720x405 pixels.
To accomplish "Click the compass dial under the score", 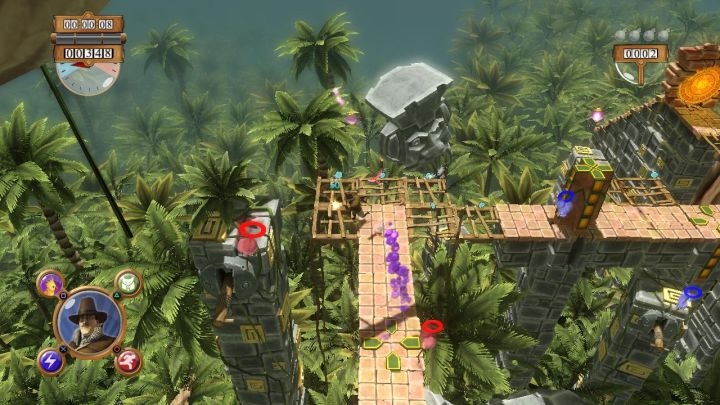I will pos(87,76).
